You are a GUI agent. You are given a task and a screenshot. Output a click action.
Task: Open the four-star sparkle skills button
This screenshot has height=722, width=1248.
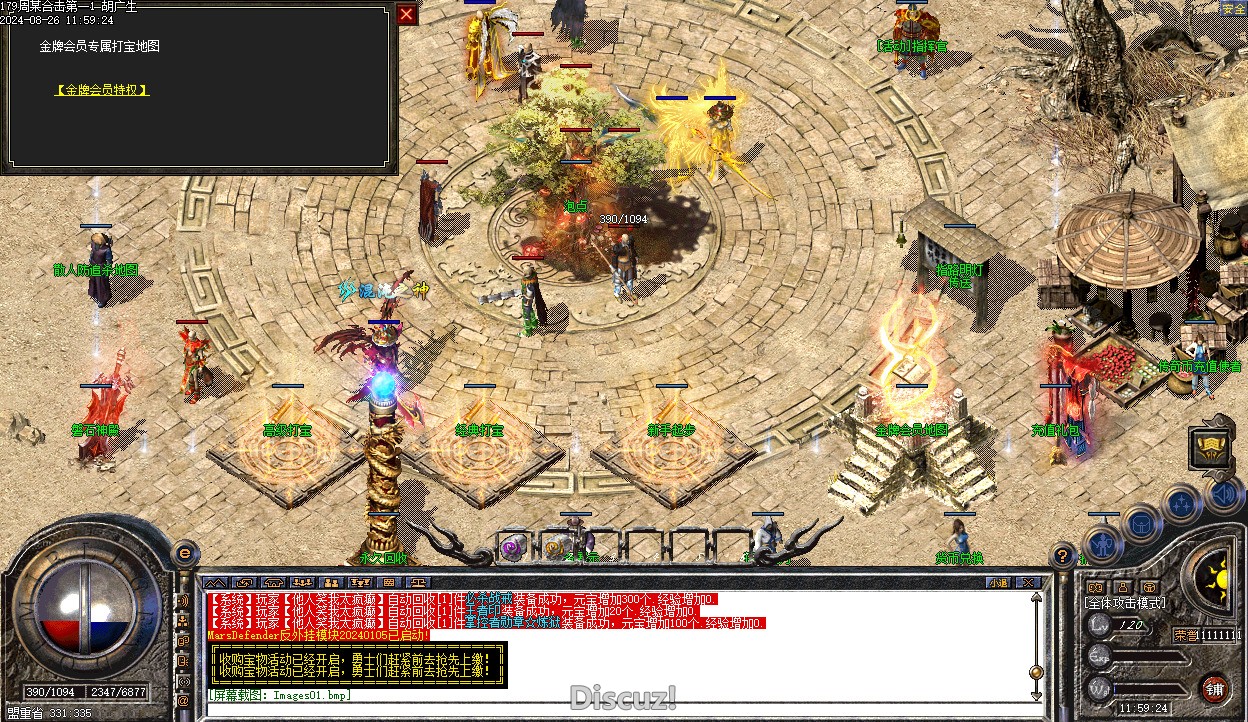point(1181,504)
